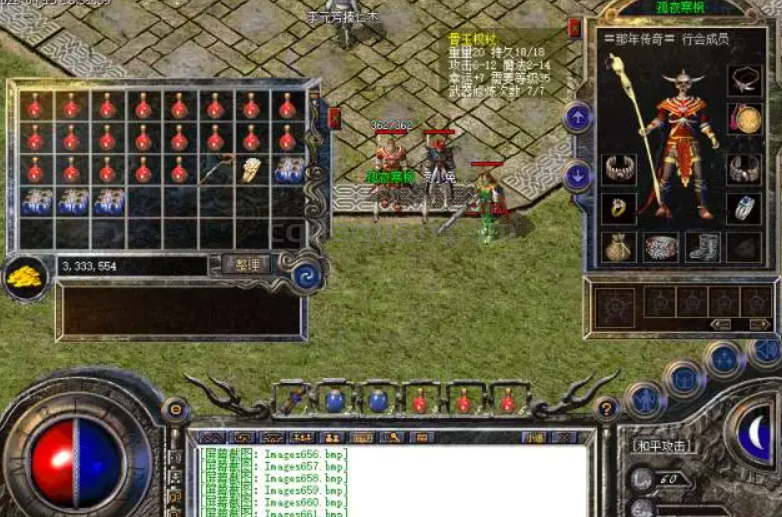Use the staff item on the quick bar
Screen dimensions: 782x517
pos(291,401)
